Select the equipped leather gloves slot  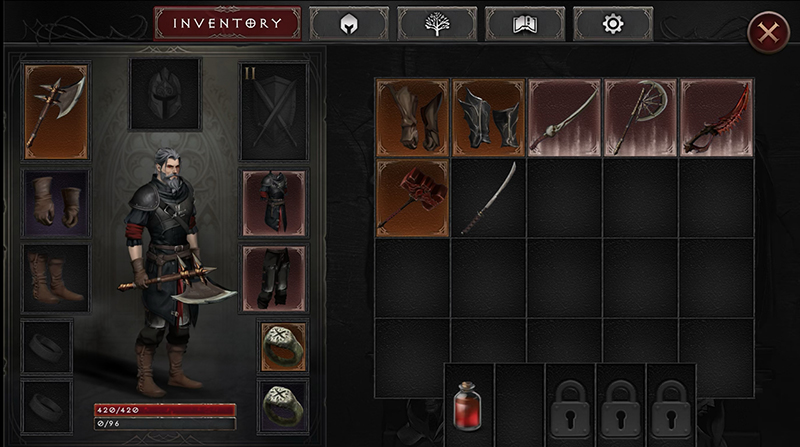(x=56, y=203)
